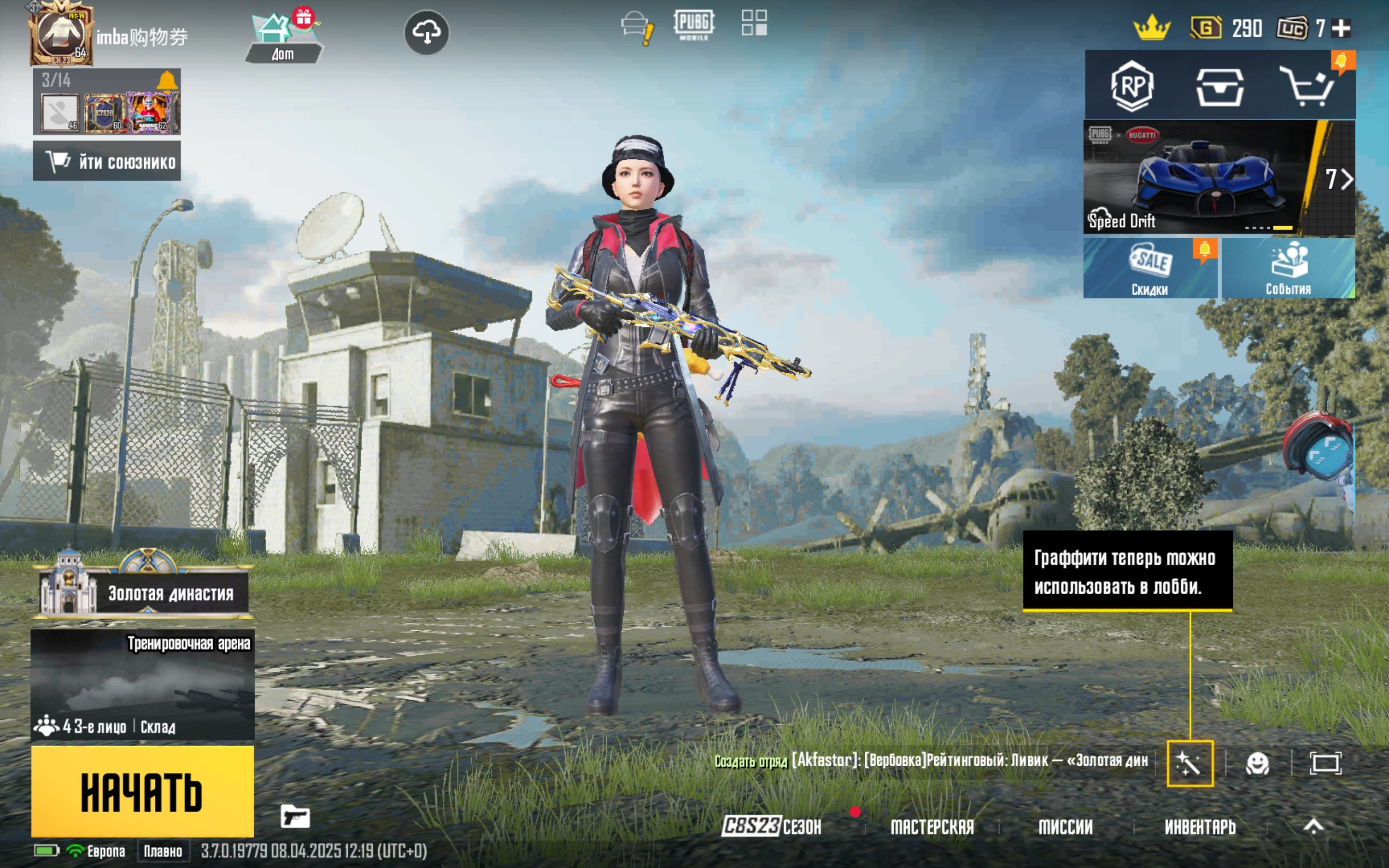Screen dimensions: 1389x868
Task: Open the Royale Pass RP icon
Action: tap(1131, 86)
